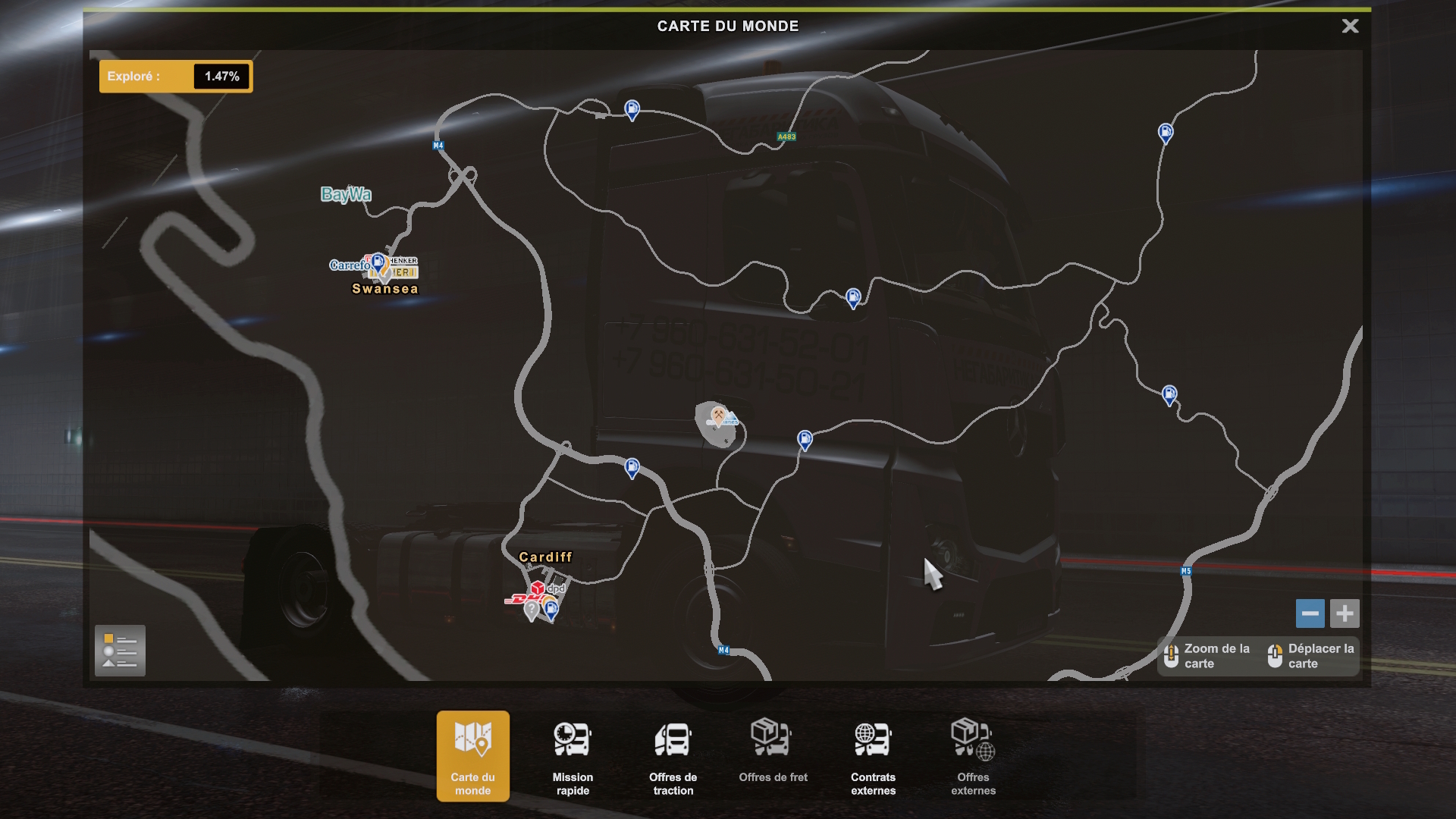Viewport: 1456px width, 819px height.
Task: Click the fuel station marker near Cardiff
Action: 551,610
